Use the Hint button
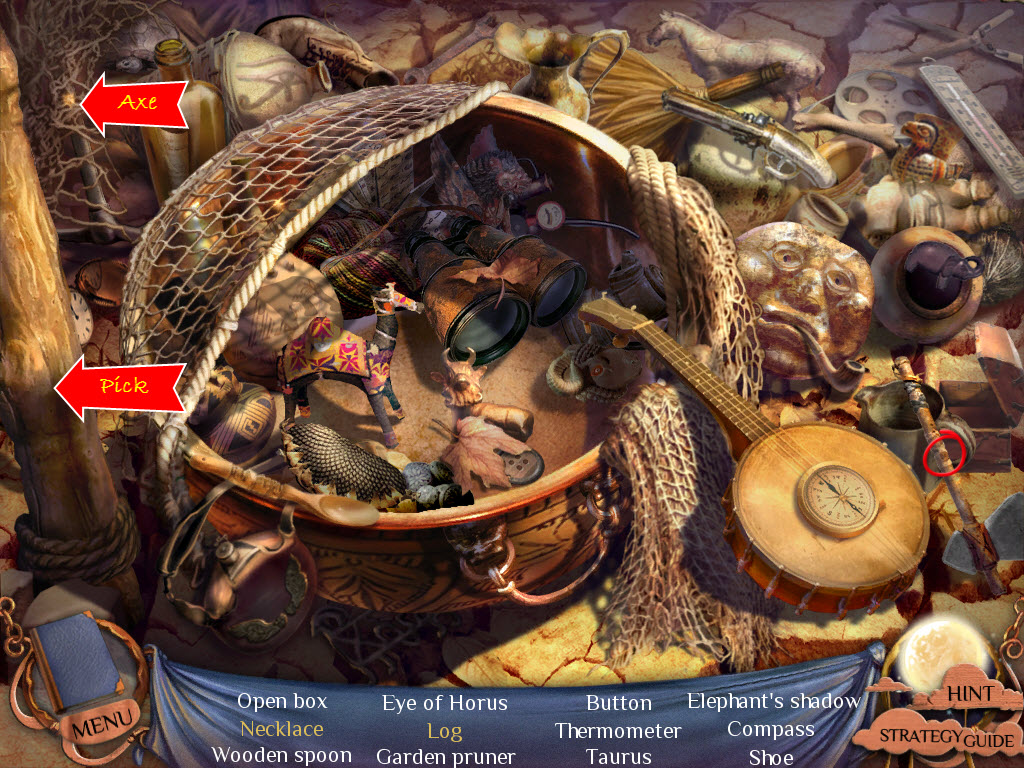This screenshot has height=768, width=1024. (x=969, y=693)
